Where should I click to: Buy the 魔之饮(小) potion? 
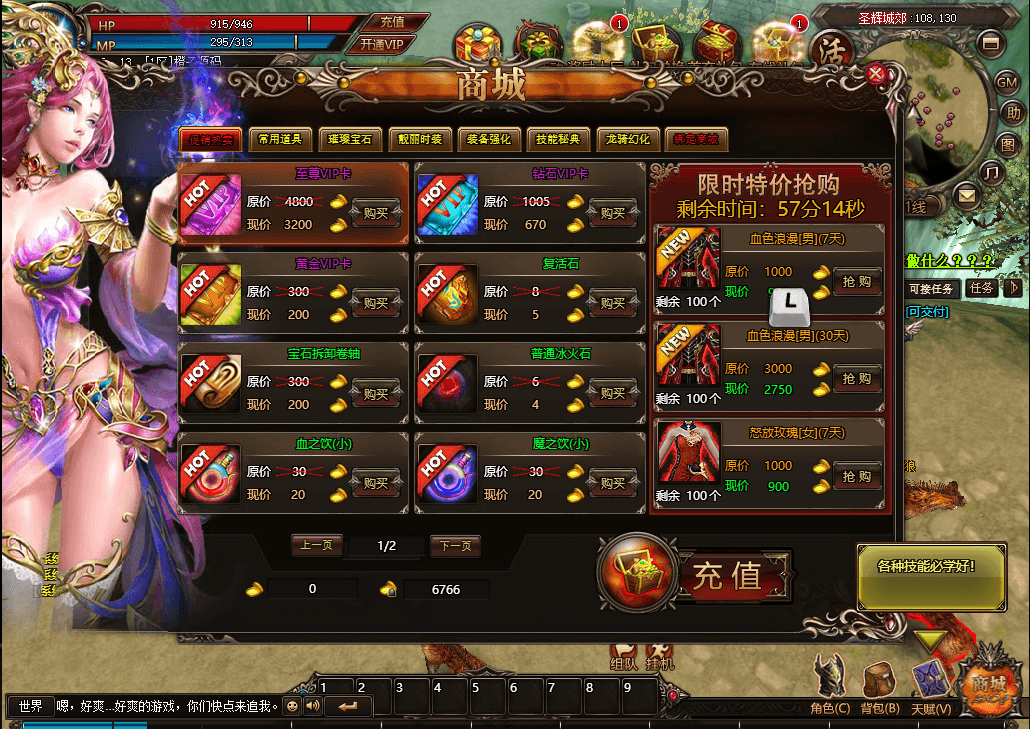pos(613,483)
